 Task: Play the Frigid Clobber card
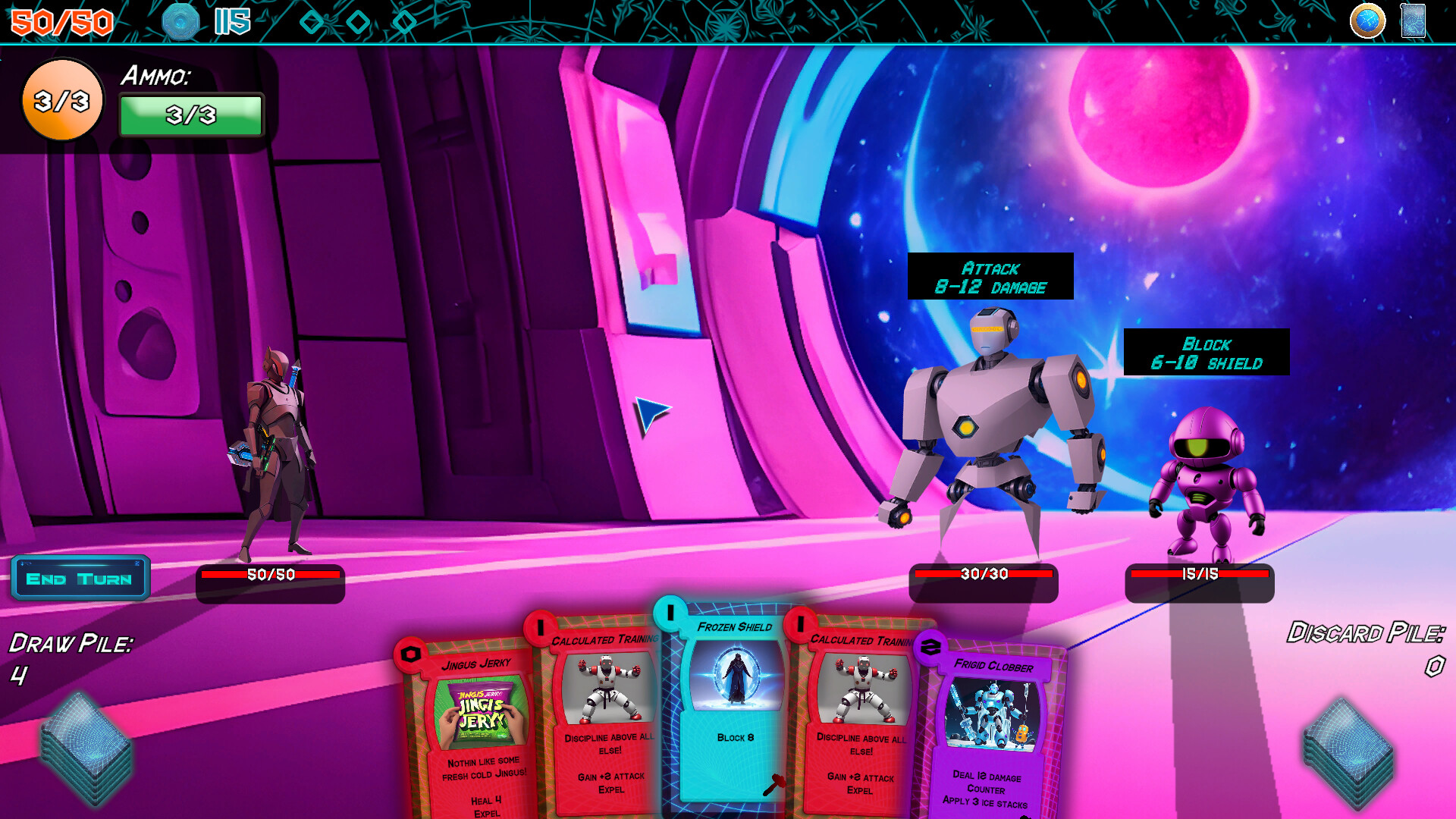pos(993,728)
